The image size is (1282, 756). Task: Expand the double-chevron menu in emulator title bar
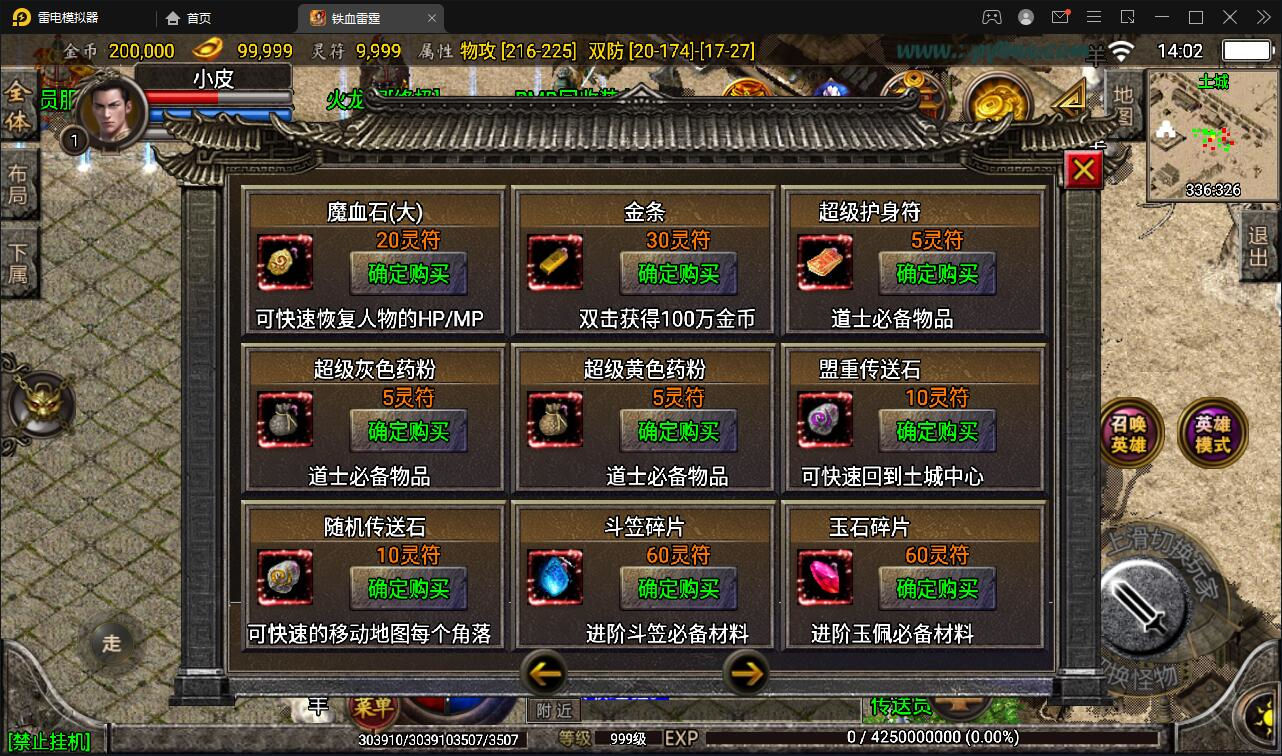1262,17
